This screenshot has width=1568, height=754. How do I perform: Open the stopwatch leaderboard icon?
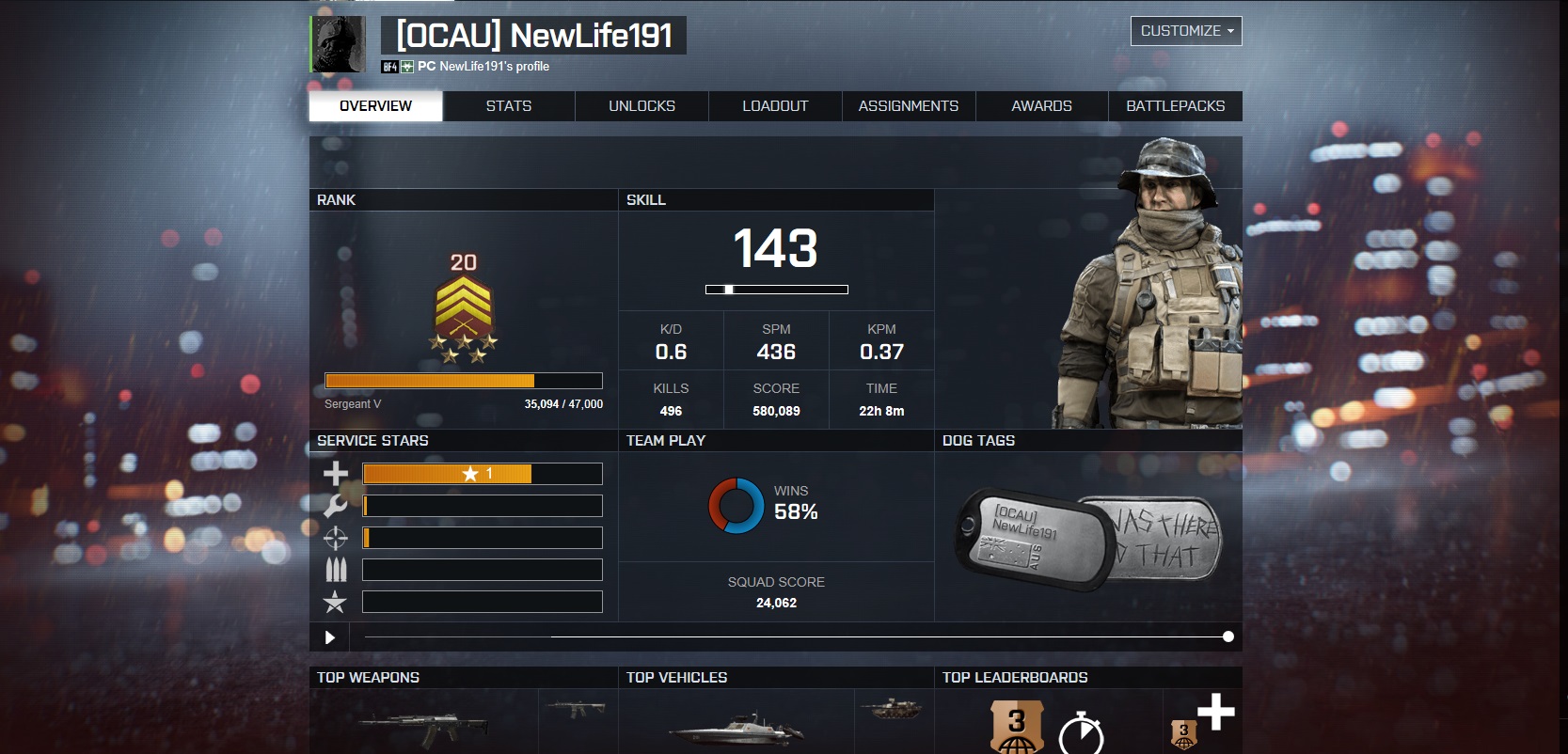(1081, 731)
